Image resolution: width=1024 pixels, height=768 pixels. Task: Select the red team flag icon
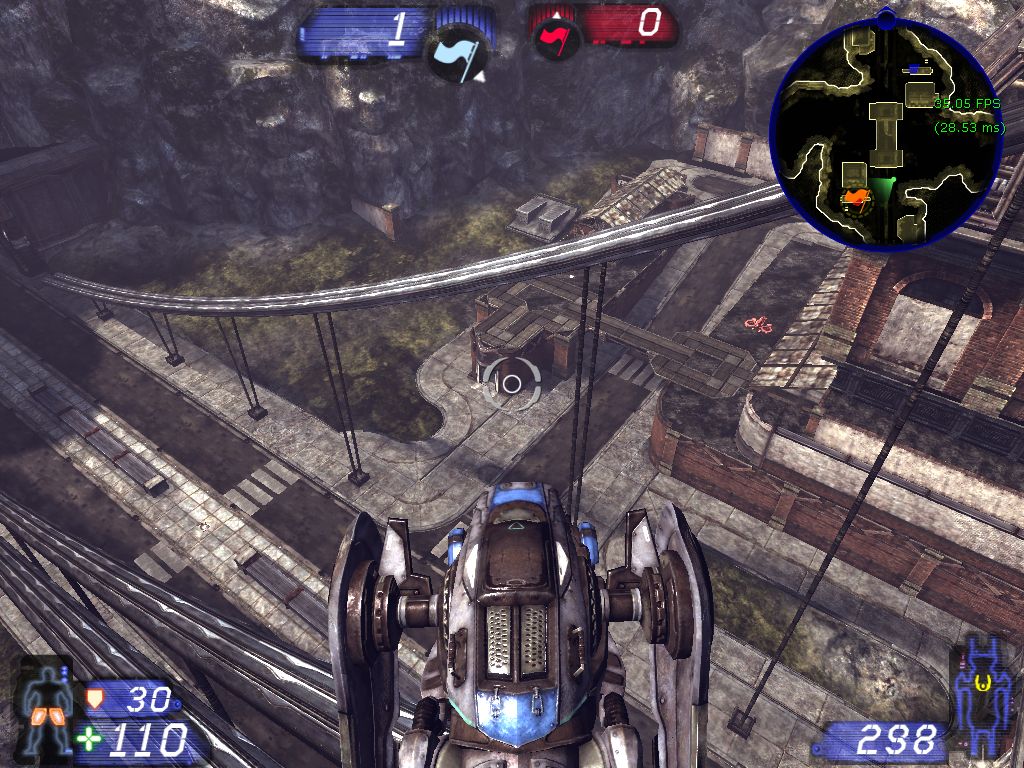coord(557,39)
